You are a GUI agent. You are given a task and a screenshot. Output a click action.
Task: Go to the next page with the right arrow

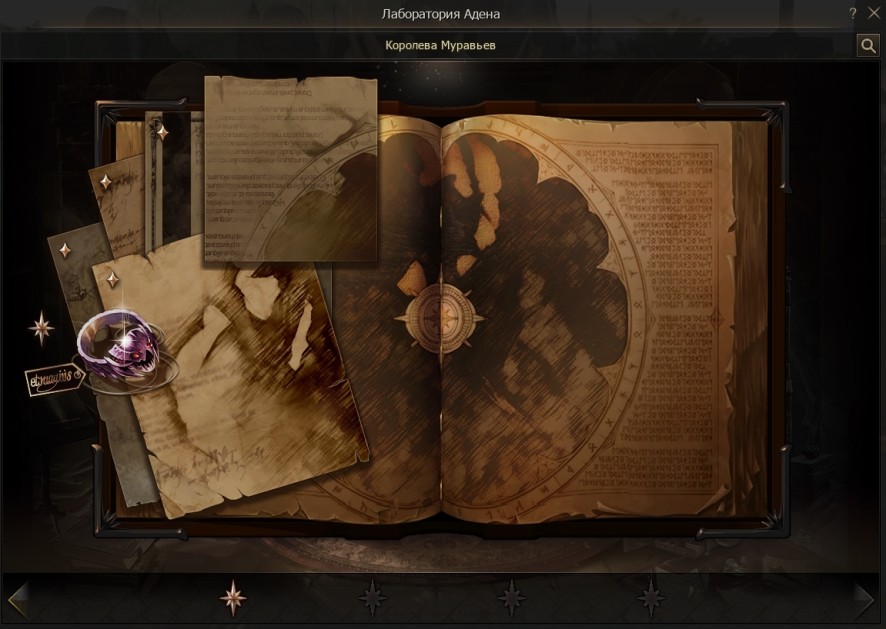pos(865,599)
